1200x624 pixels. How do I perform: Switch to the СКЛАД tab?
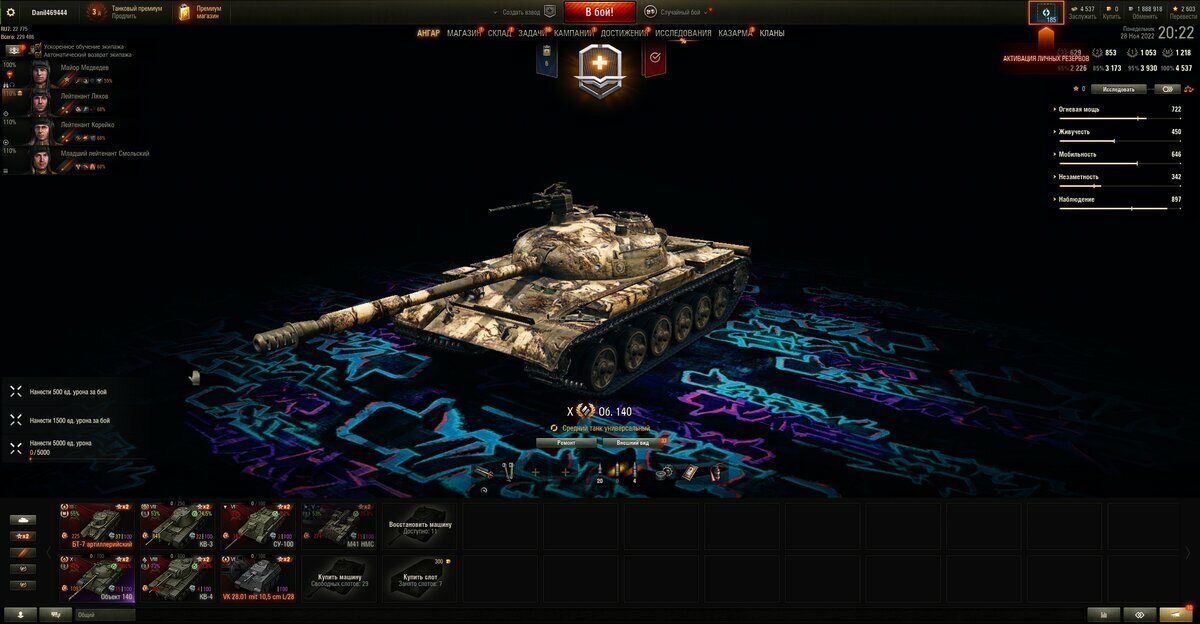(500, 33)
